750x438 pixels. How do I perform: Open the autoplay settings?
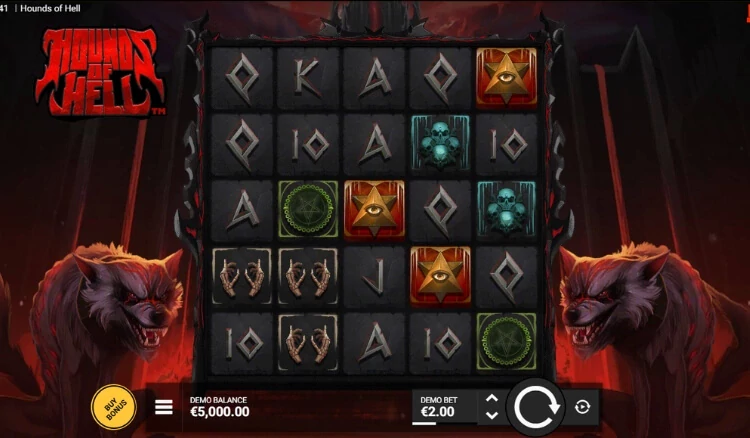tap(584, 407)
